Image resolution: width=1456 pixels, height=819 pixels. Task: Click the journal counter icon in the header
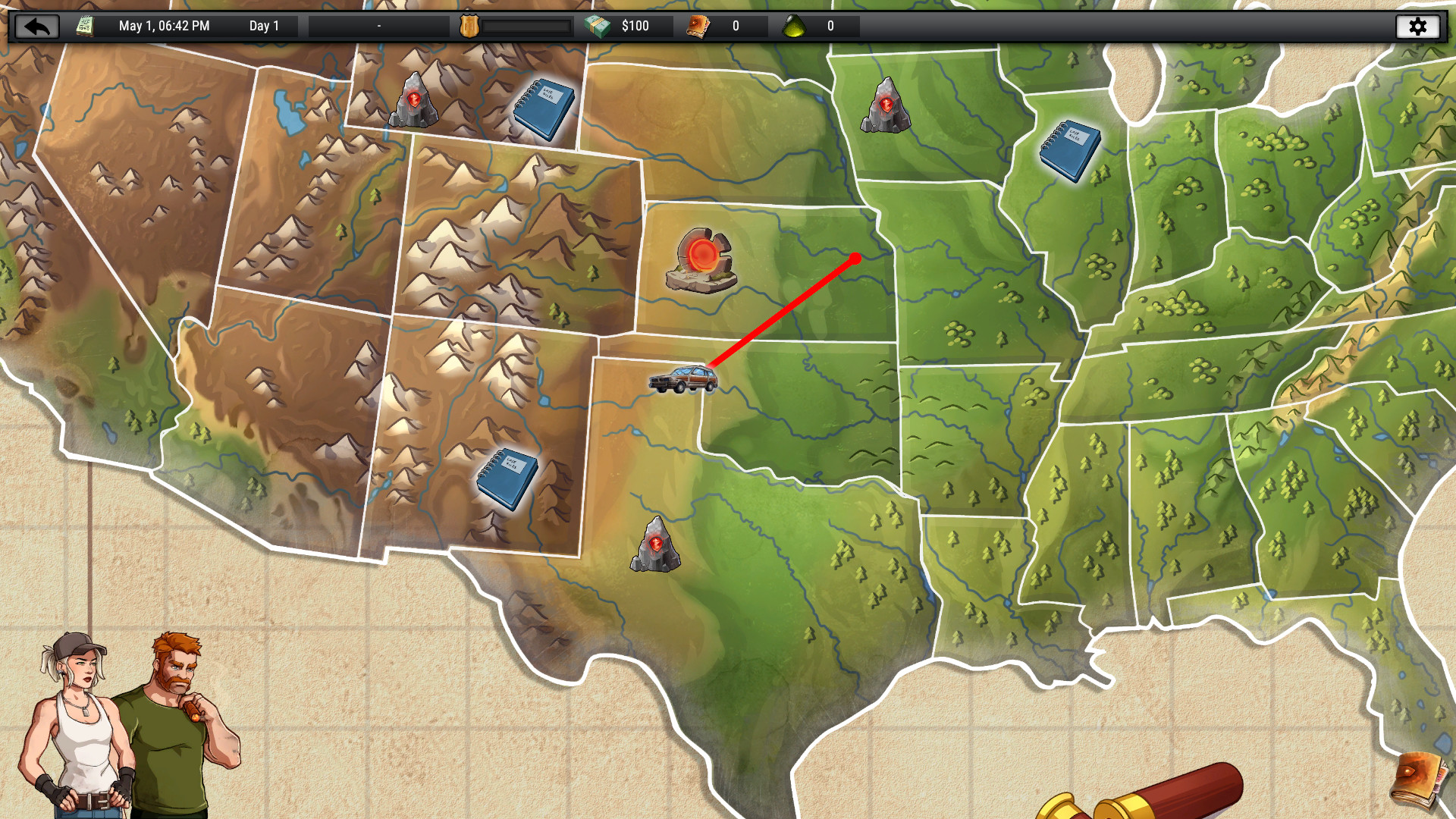698,25
